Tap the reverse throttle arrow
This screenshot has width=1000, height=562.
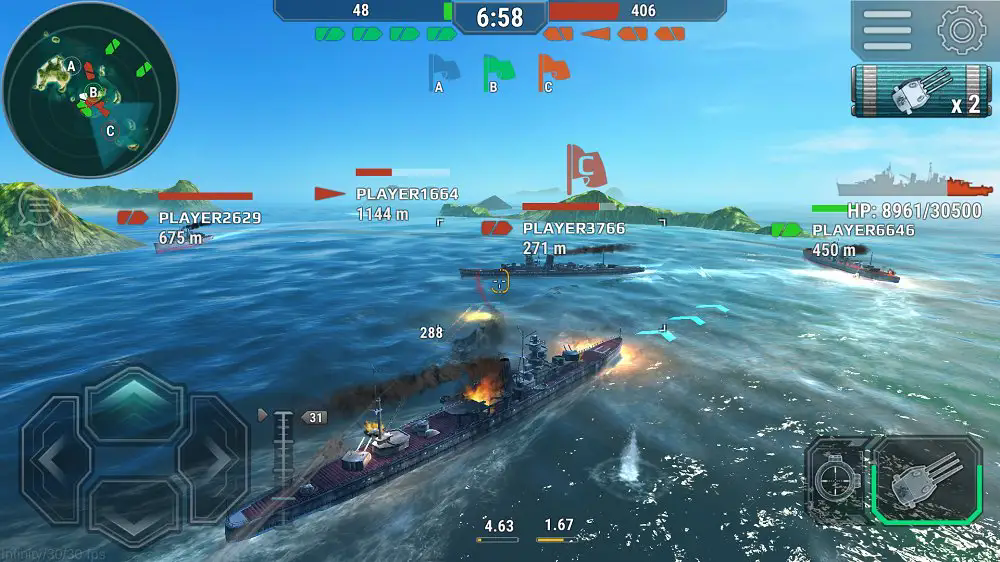coord(134,510)
